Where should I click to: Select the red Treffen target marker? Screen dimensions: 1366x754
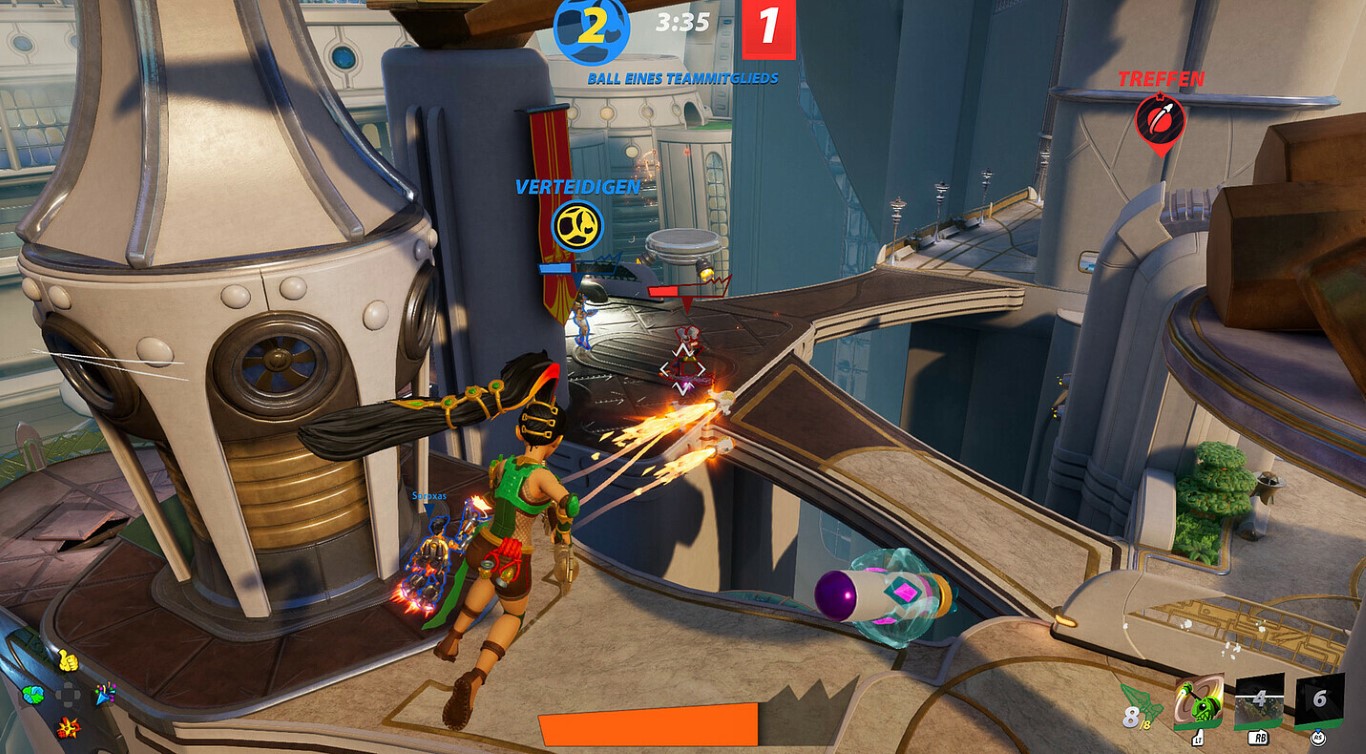[x=1160, y=120]
